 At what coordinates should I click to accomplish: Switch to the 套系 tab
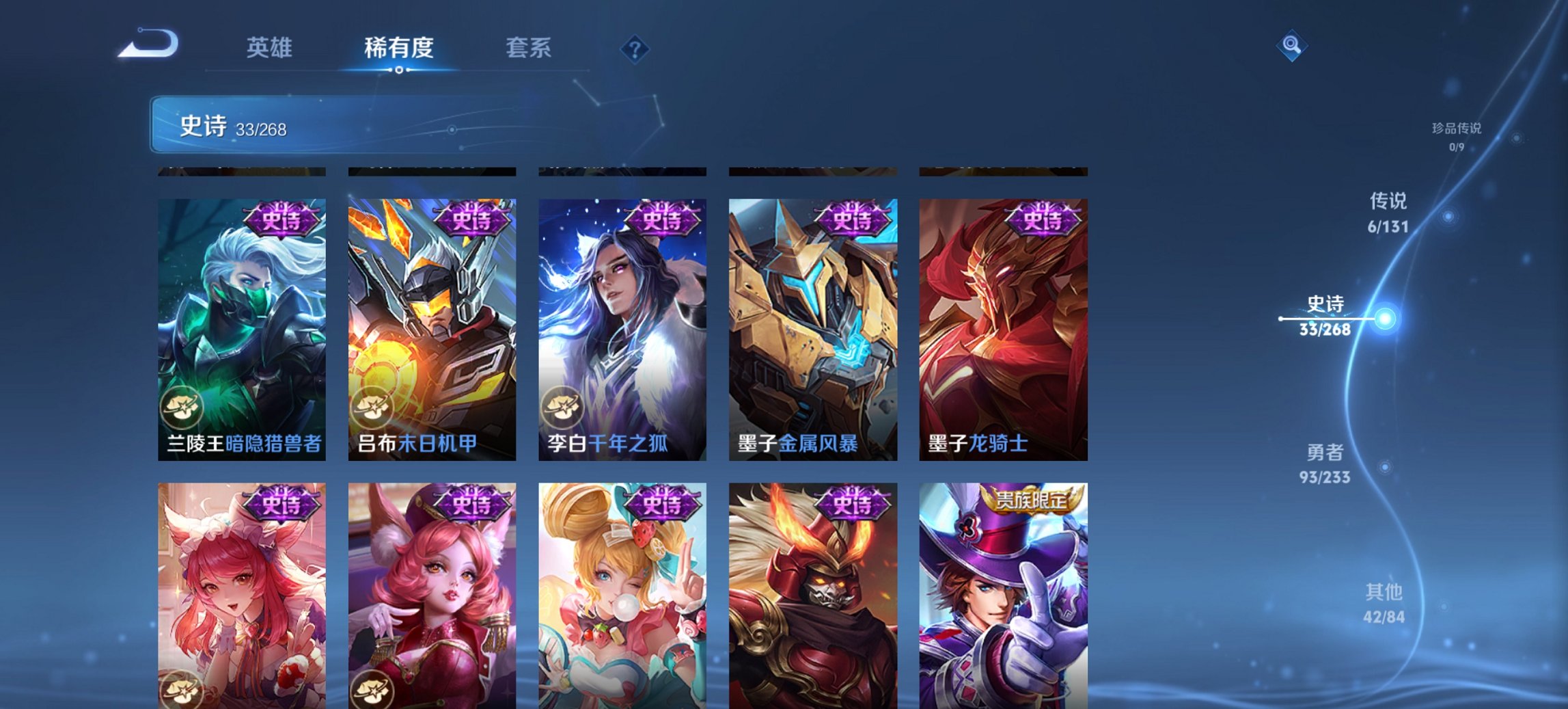pyautogui.click(x=528, y=48)
